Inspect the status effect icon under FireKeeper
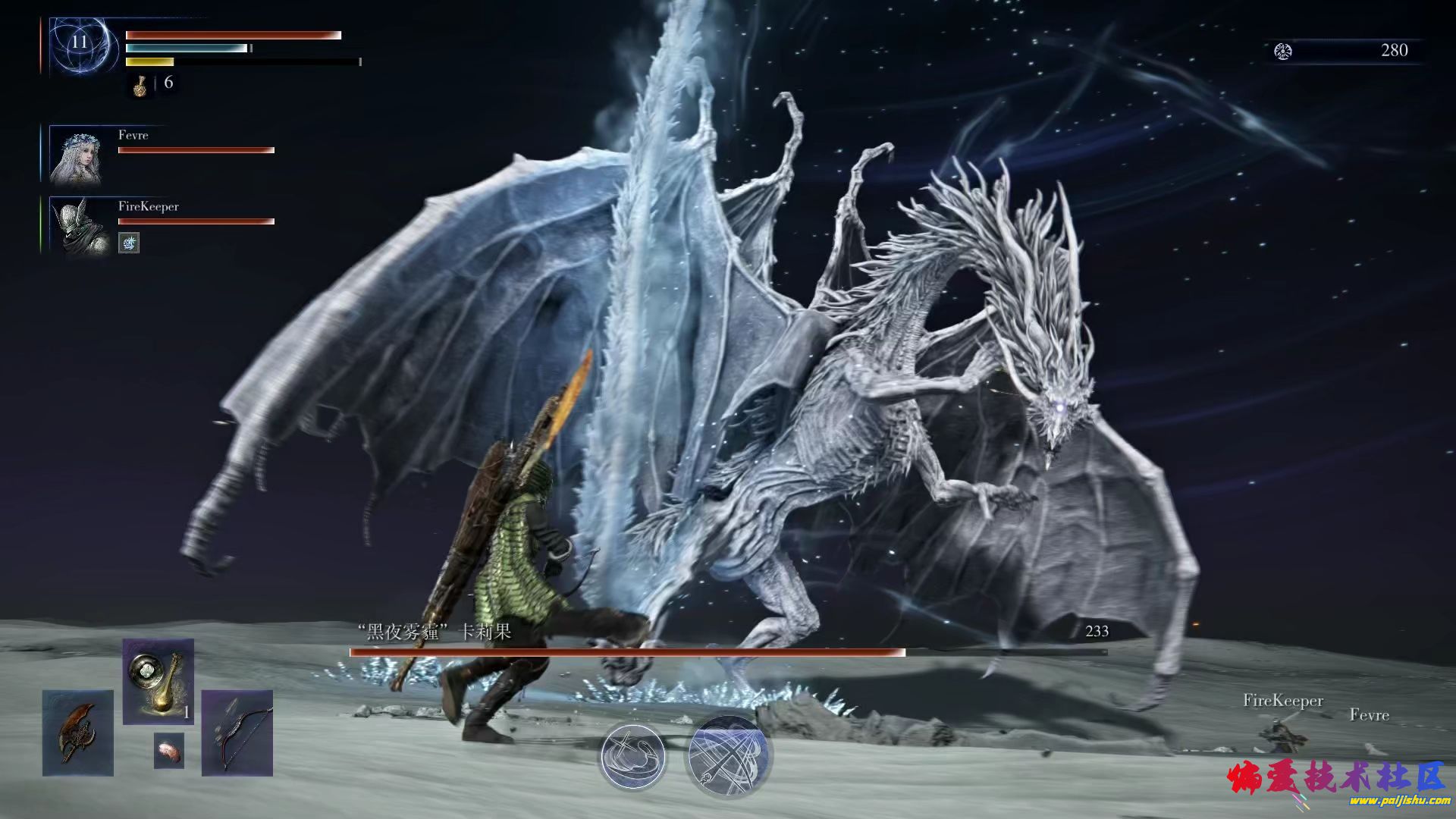1456x819 pixels. pyautogui.click(x=129, y=243)
